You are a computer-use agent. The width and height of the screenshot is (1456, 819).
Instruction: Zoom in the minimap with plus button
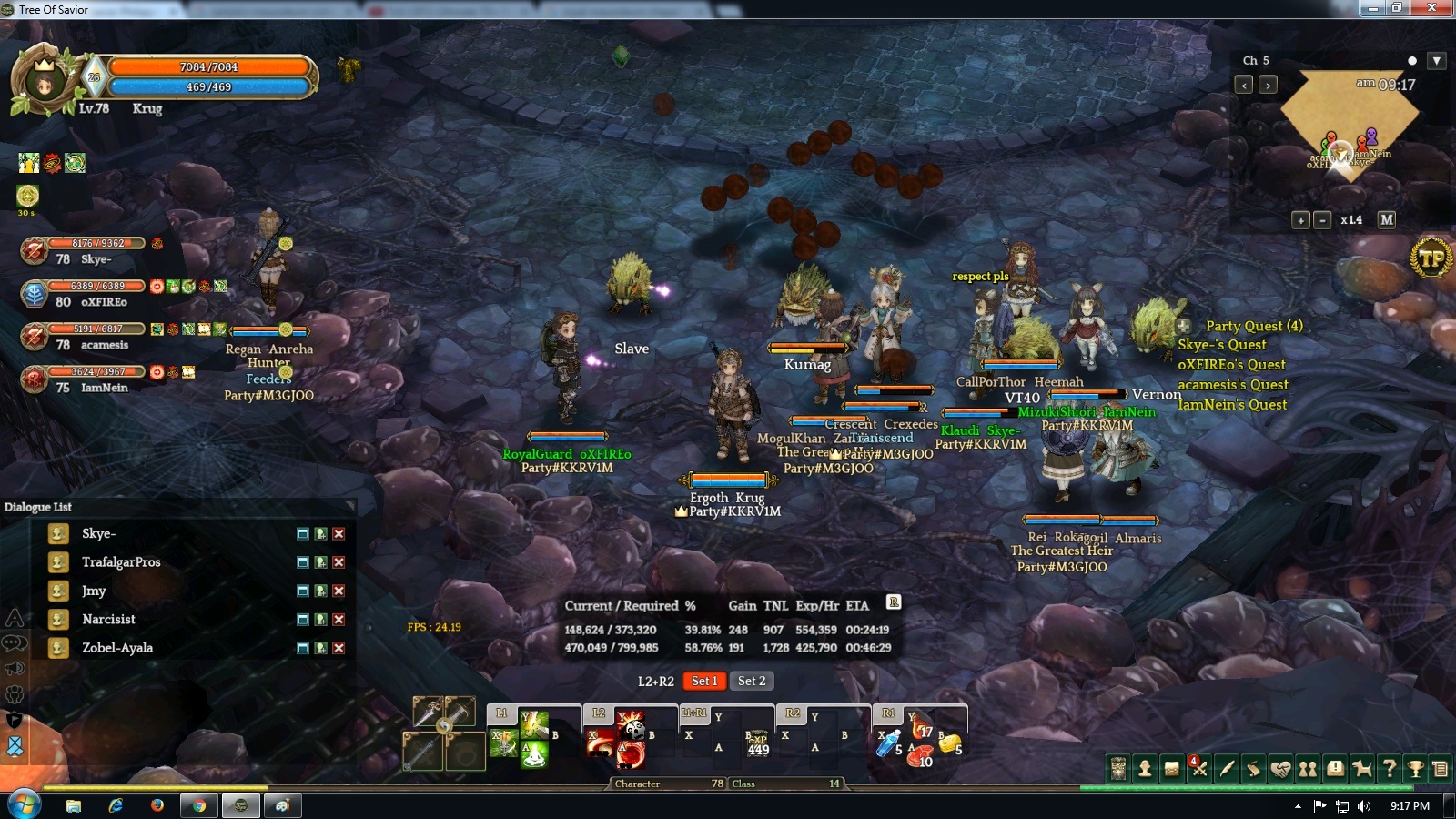(x=1300, y=220)
